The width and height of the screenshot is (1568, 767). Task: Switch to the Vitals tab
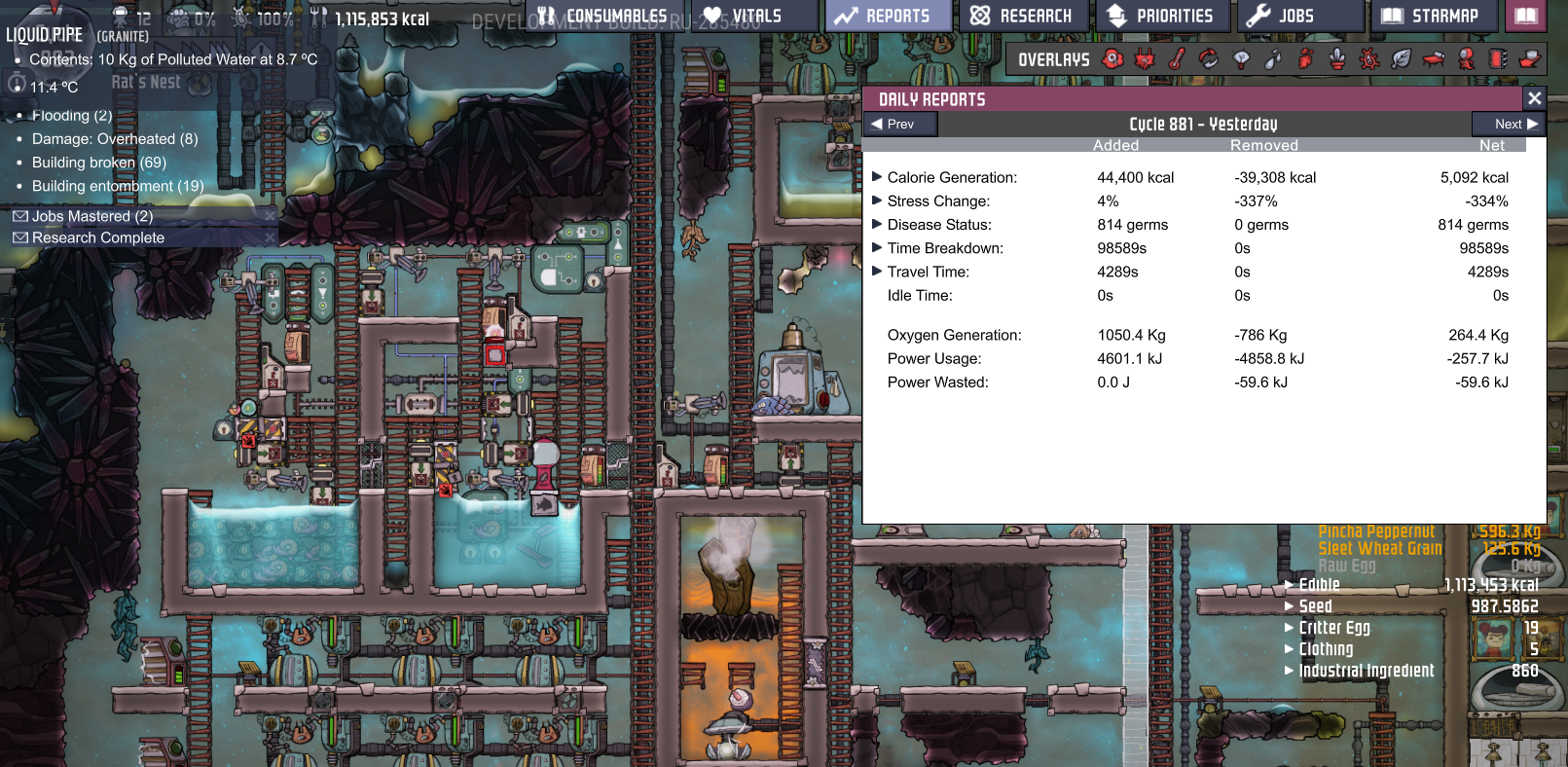755,15
